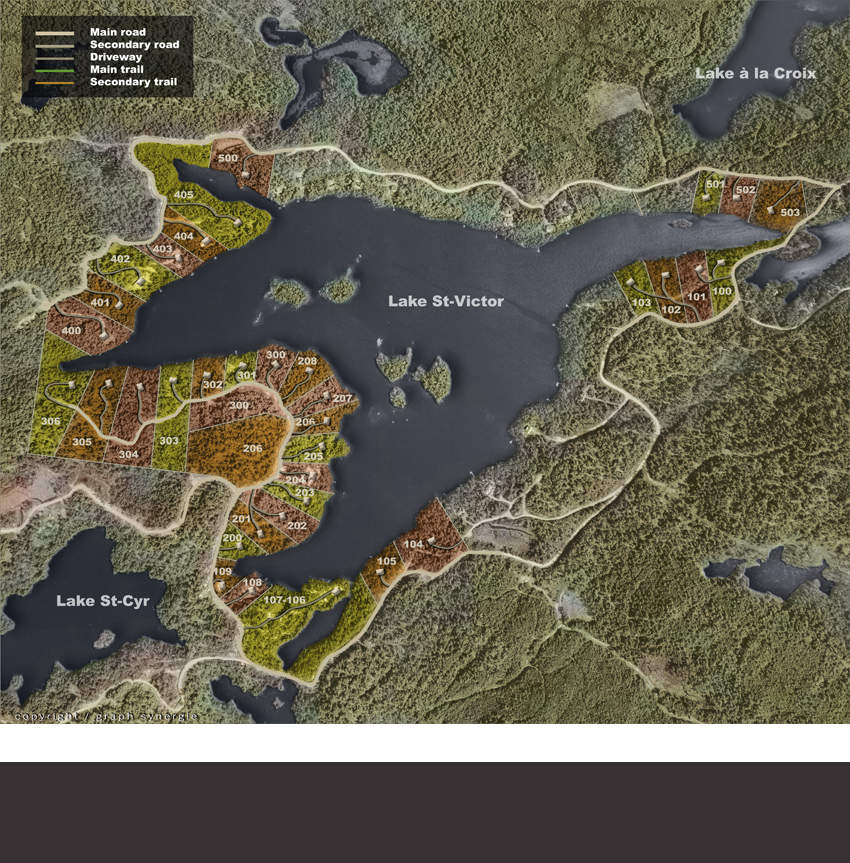Pick lot 100 beside the road
This screenshot has width=850, height=863.
pos(722,291)
